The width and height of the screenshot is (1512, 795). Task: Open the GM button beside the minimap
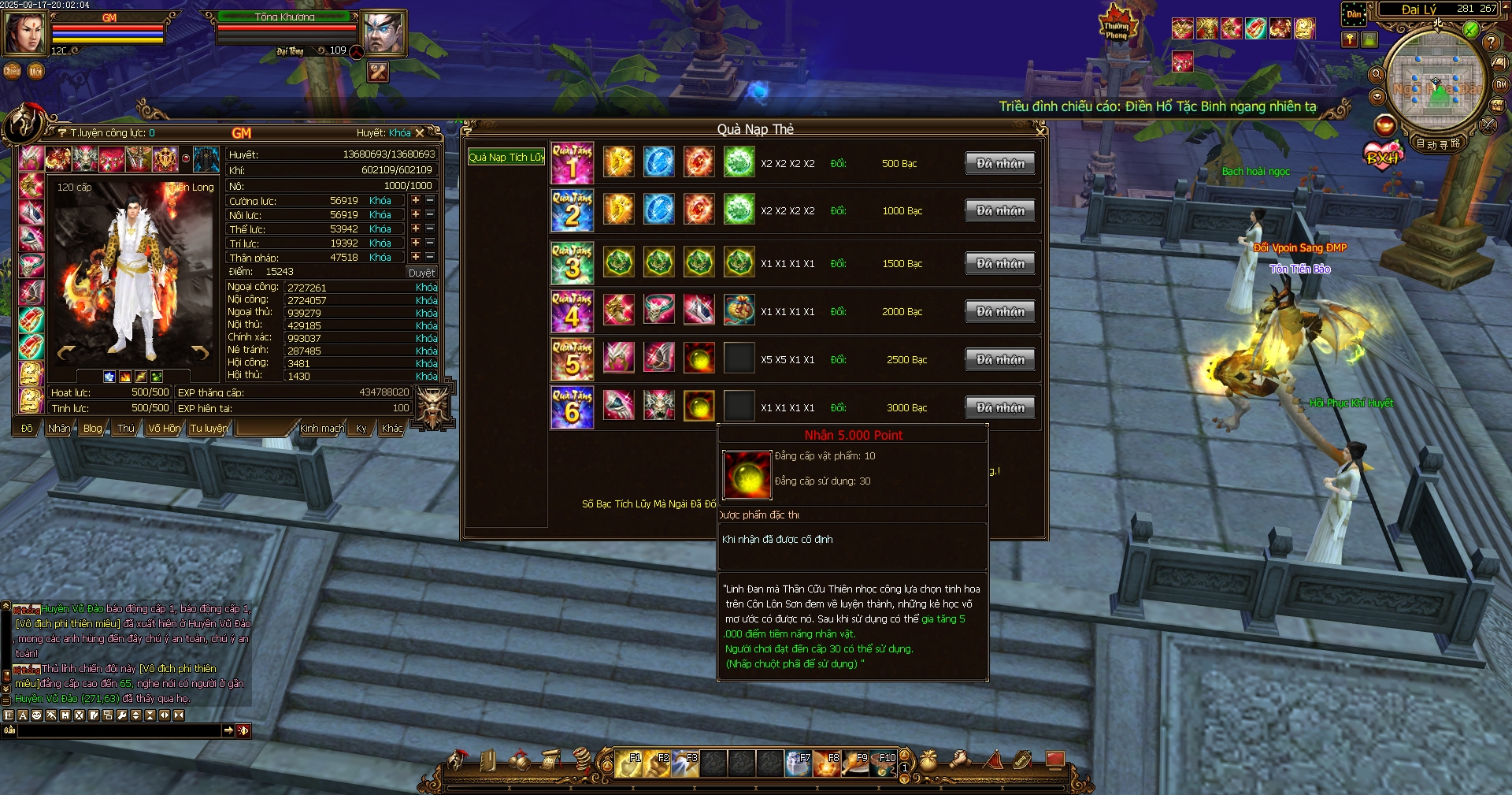pos(1501,84)
